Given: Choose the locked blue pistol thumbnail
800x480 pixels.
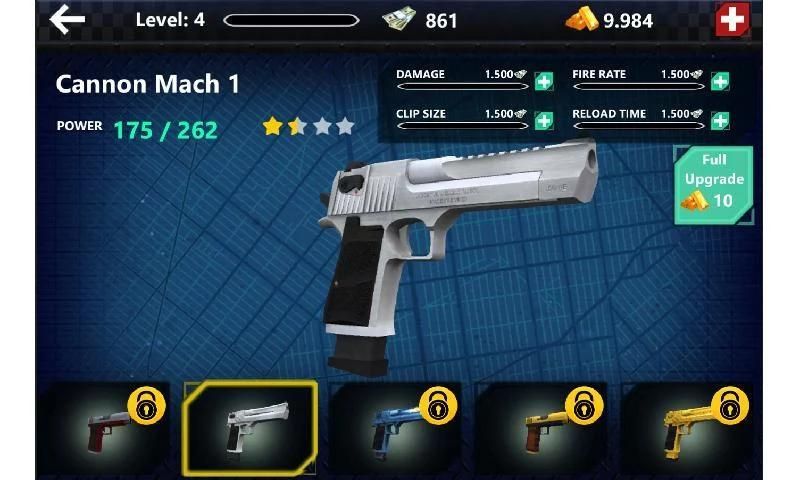Looking at the screenshot, I should pyautogui.click(x=396, y=427).
